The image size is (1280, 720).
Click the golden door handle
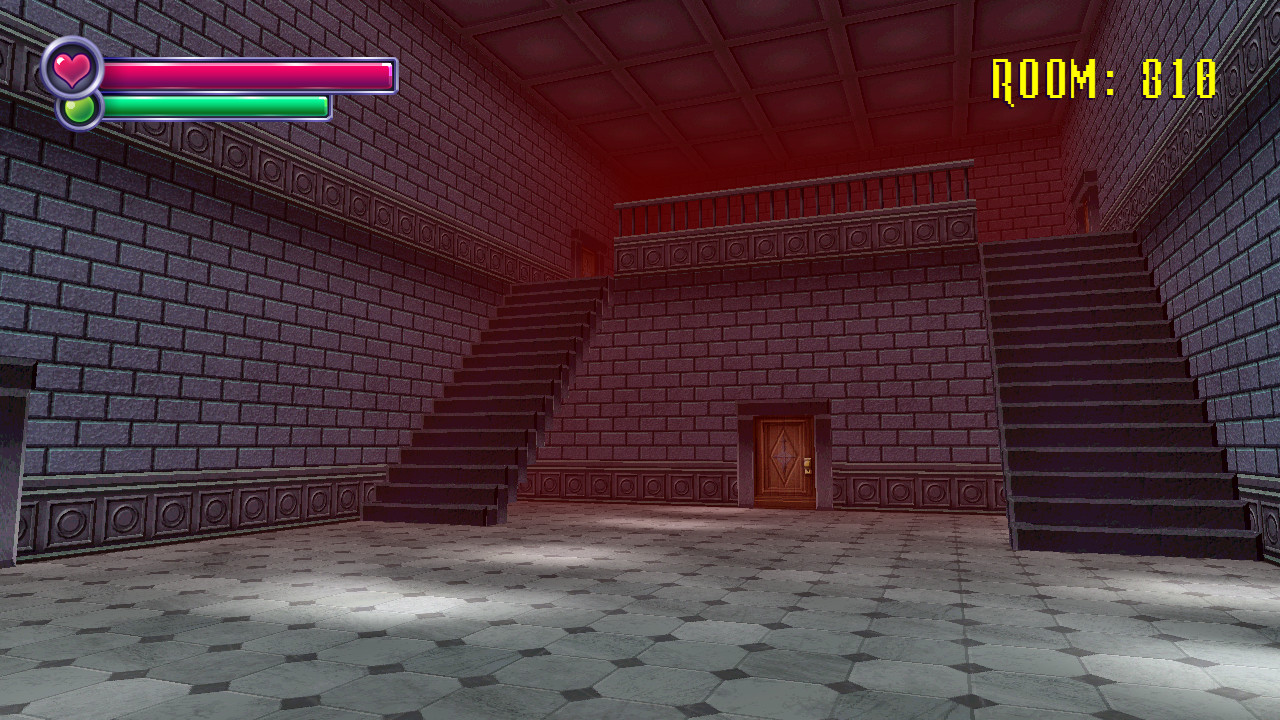click(808, 462)
